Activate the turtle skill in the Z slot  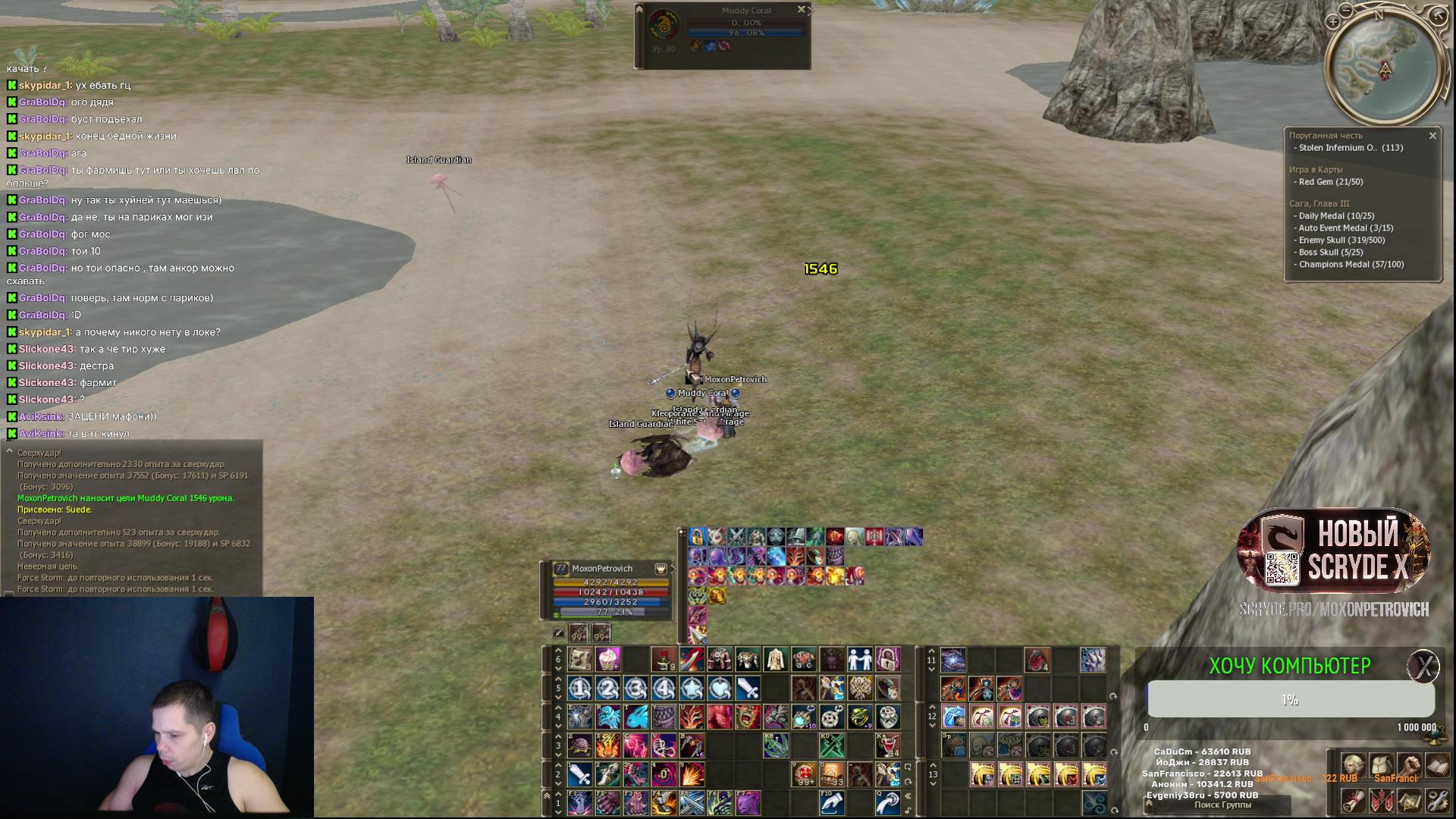[x=580, y=746]
